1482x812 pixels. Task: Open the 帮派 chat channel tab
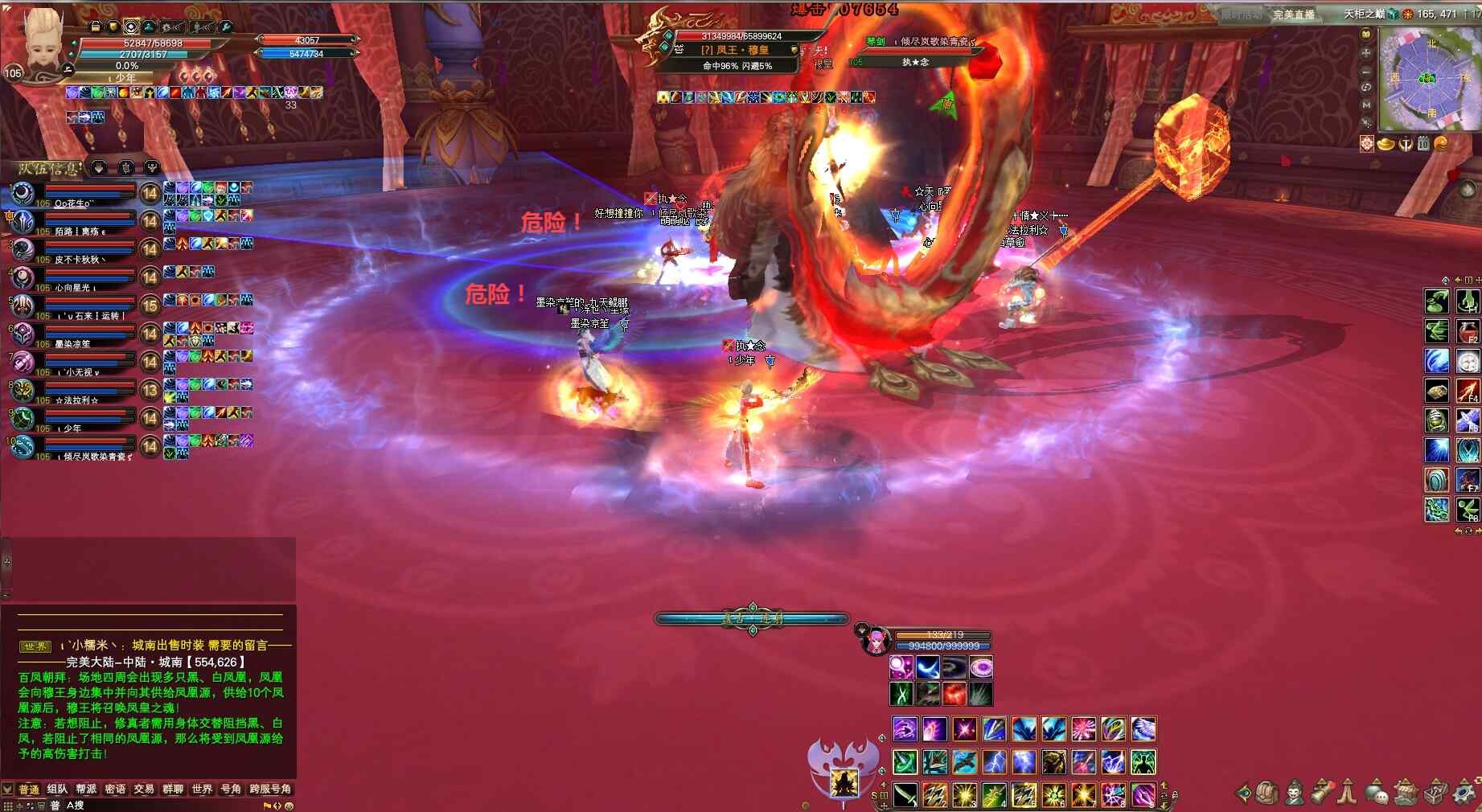tap(86, 789)
